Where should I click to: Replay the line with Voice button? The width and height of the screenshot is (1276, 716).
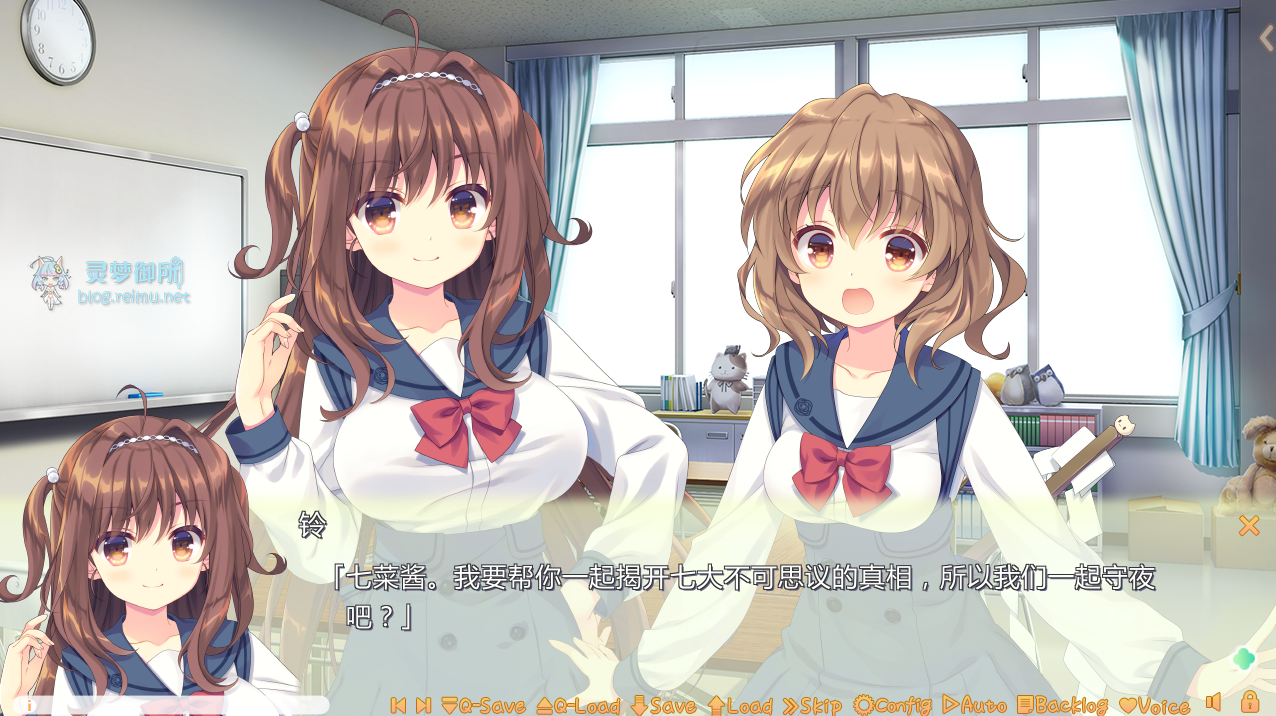coord(1154,705)
